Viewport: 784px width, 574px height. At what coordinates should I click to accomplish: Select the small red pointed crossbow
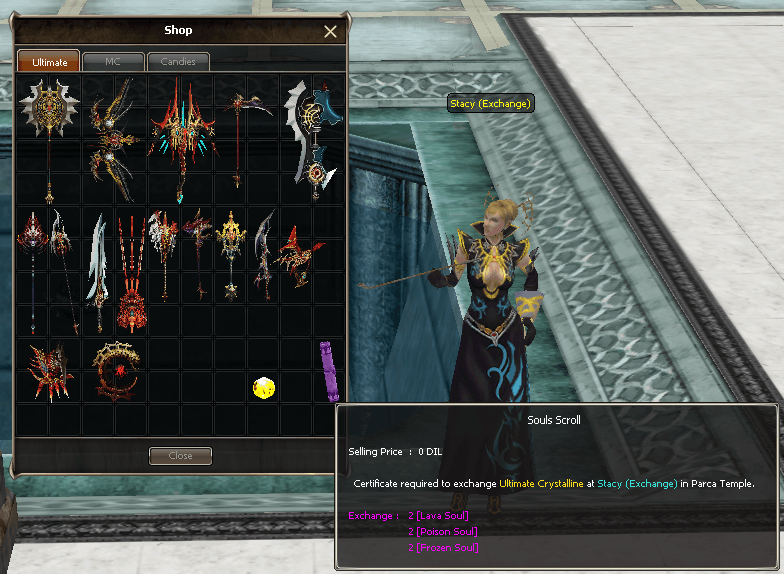296,253
